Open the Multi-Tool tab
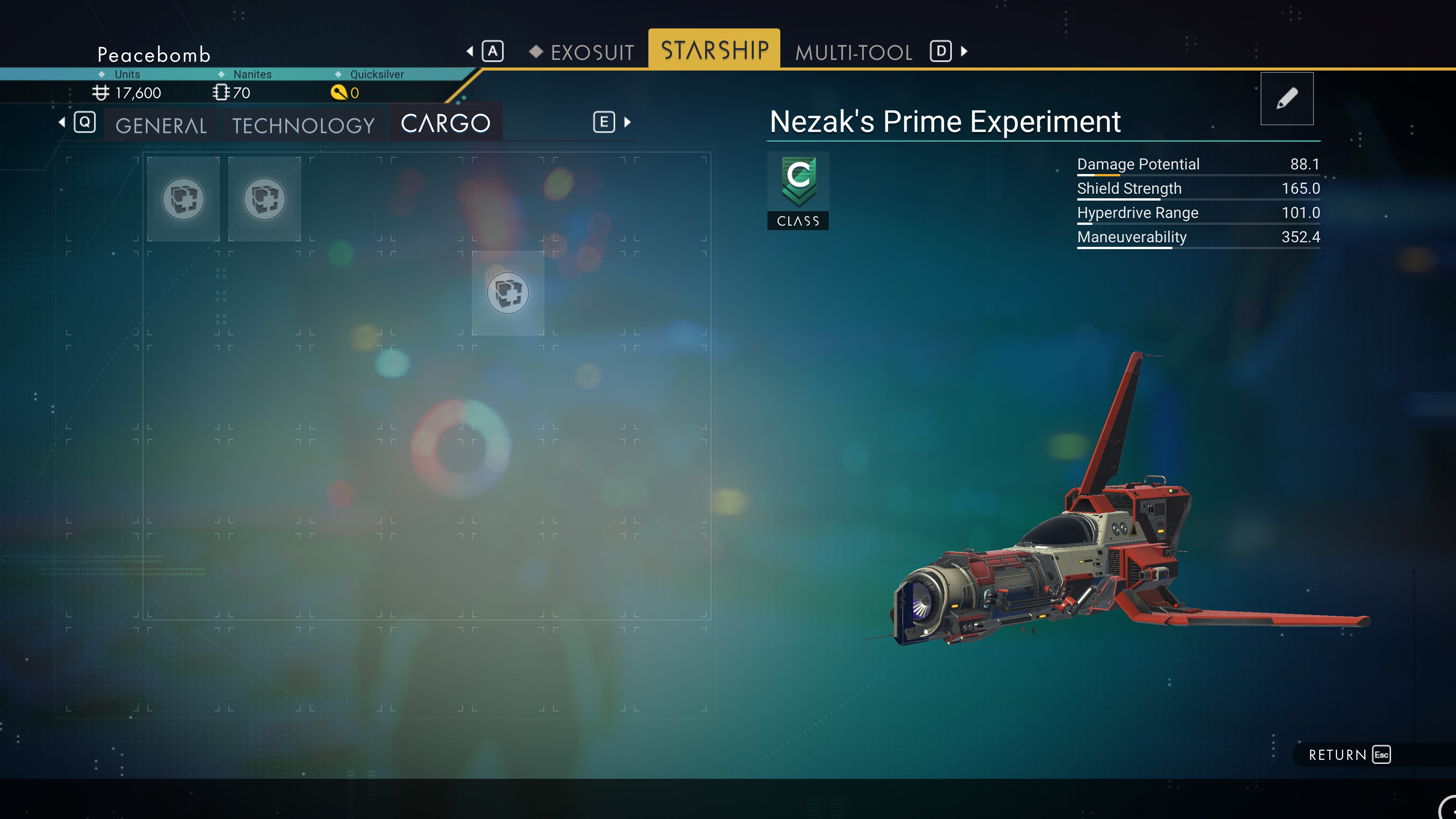 (x=854, y=52)
